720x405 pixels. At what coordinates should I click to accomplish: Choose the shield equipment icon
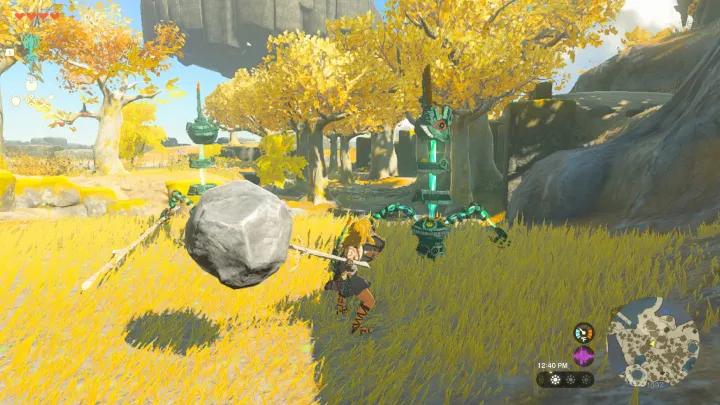[x=16, y=101]
